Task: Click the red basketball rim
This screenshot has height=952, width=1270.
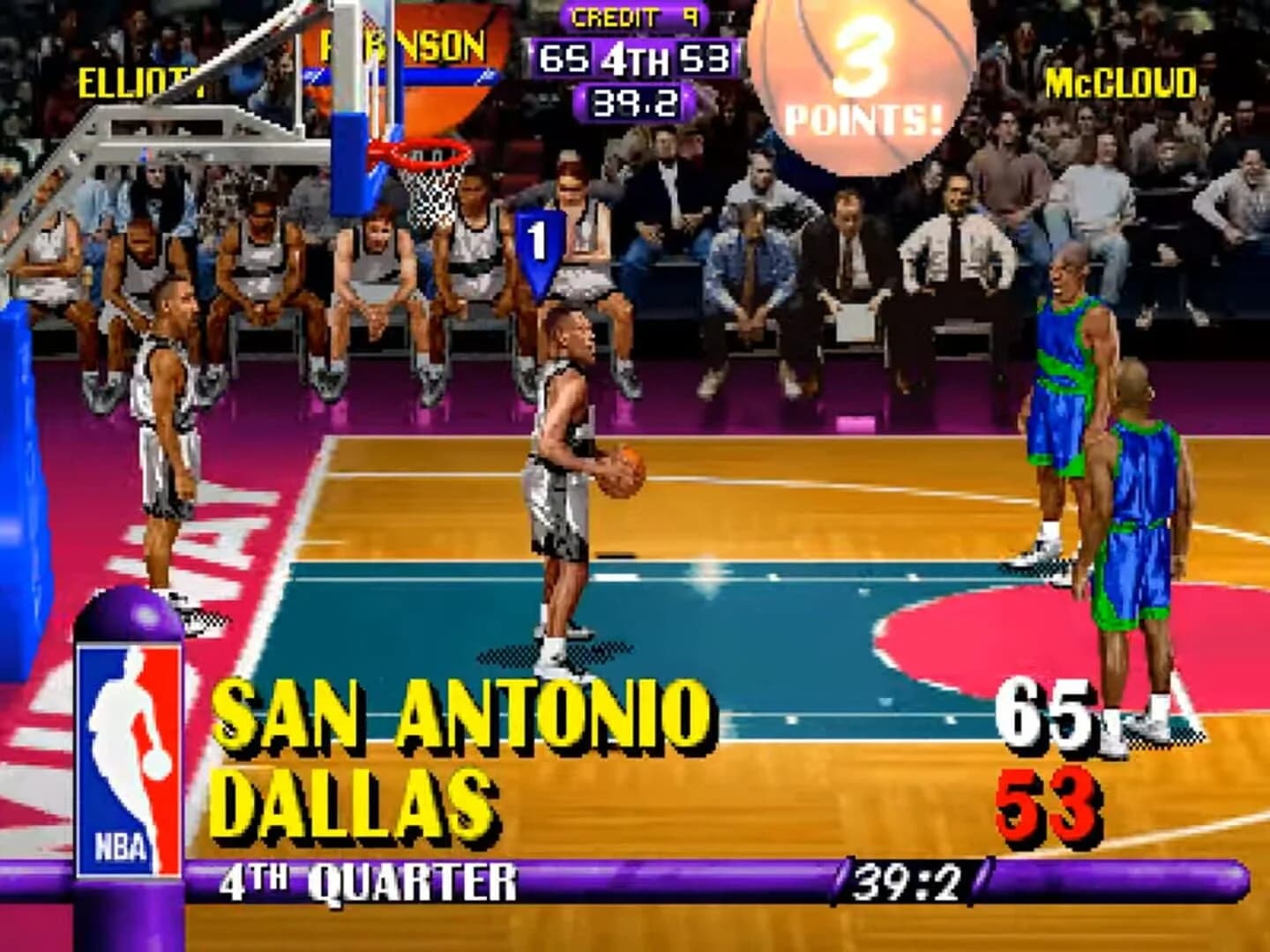Action: click(x=423, y=152)
